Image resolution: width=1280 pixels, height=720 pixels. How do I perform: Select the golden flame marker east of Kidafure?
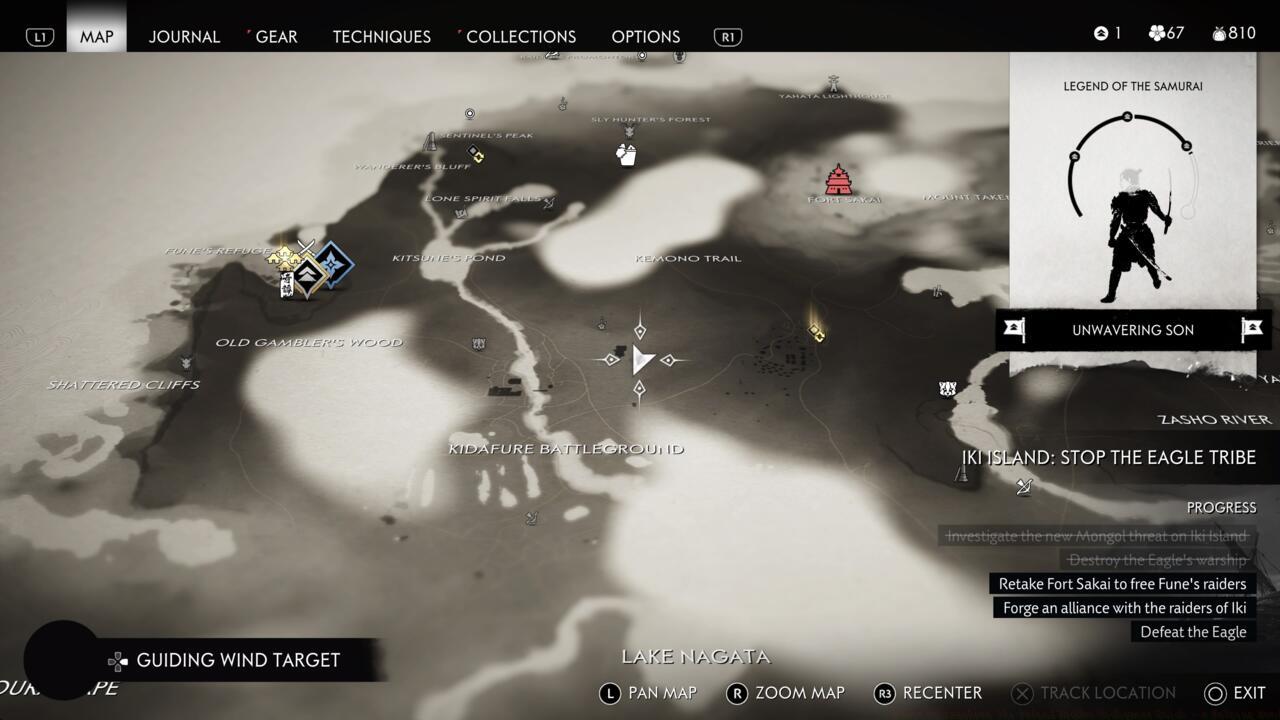coord(816,330)
